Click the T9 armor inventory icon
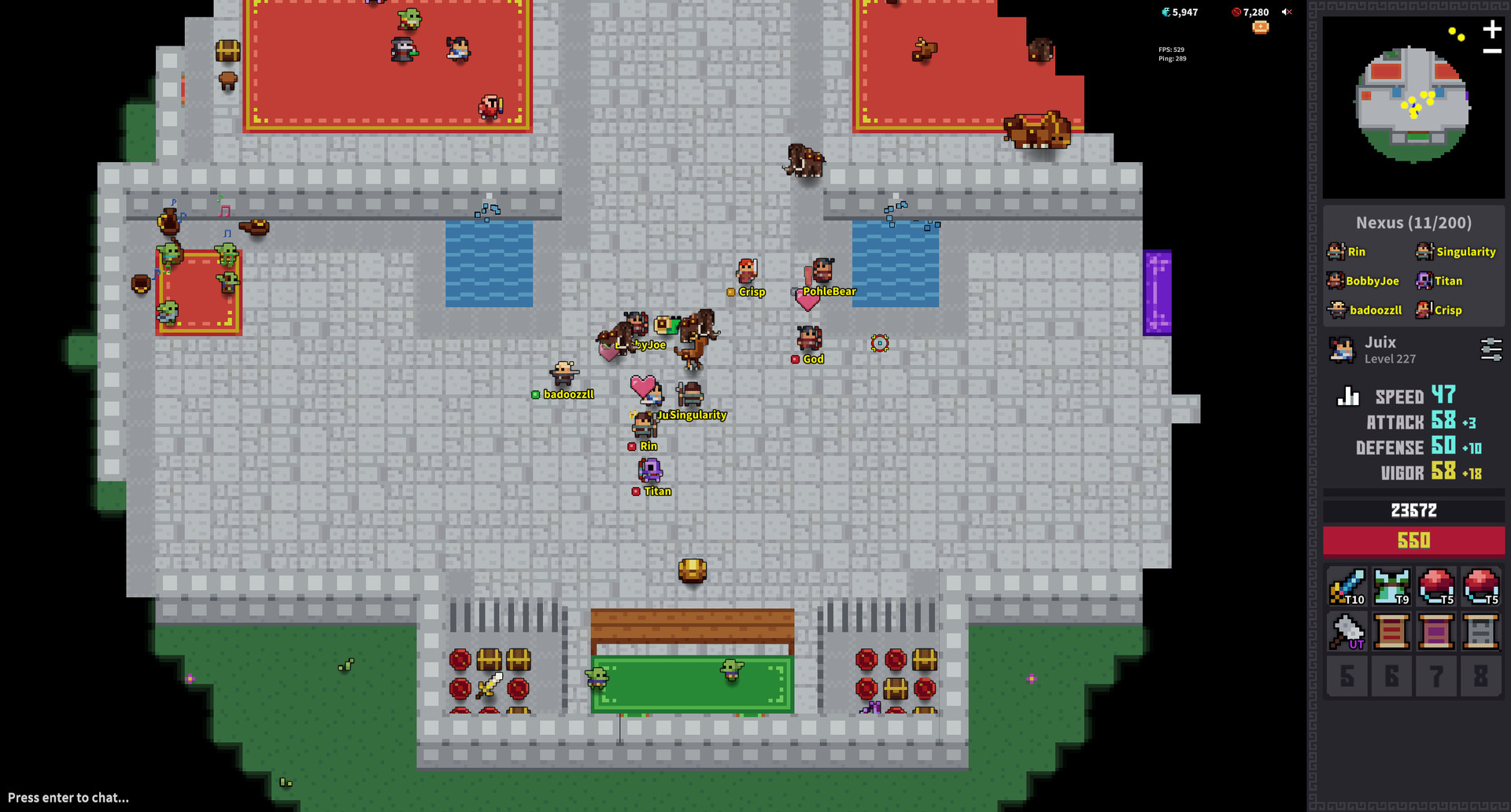 1391,586
